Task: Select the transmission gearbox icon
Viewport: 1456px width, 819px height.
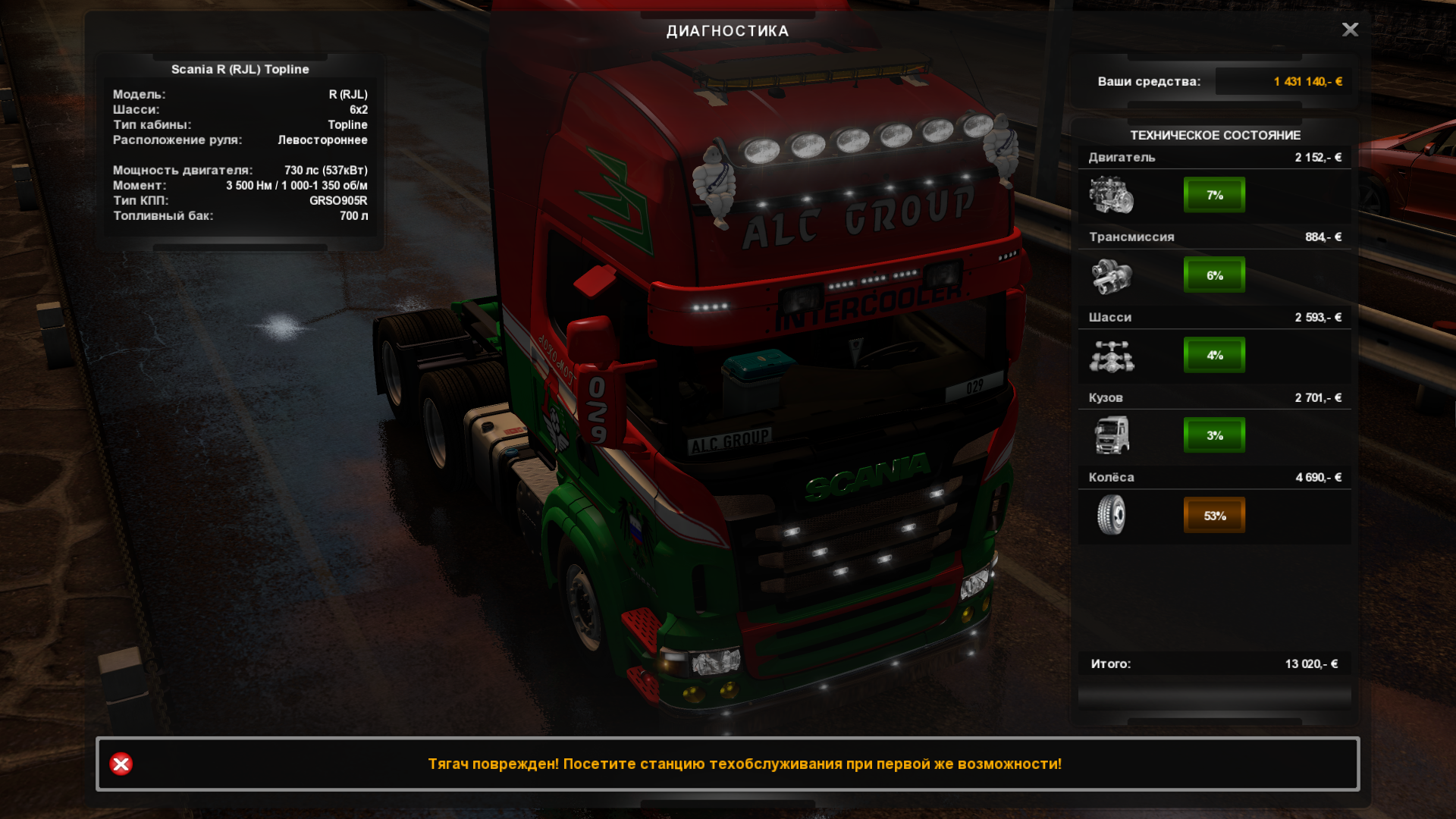Action: click(1112, 275)
